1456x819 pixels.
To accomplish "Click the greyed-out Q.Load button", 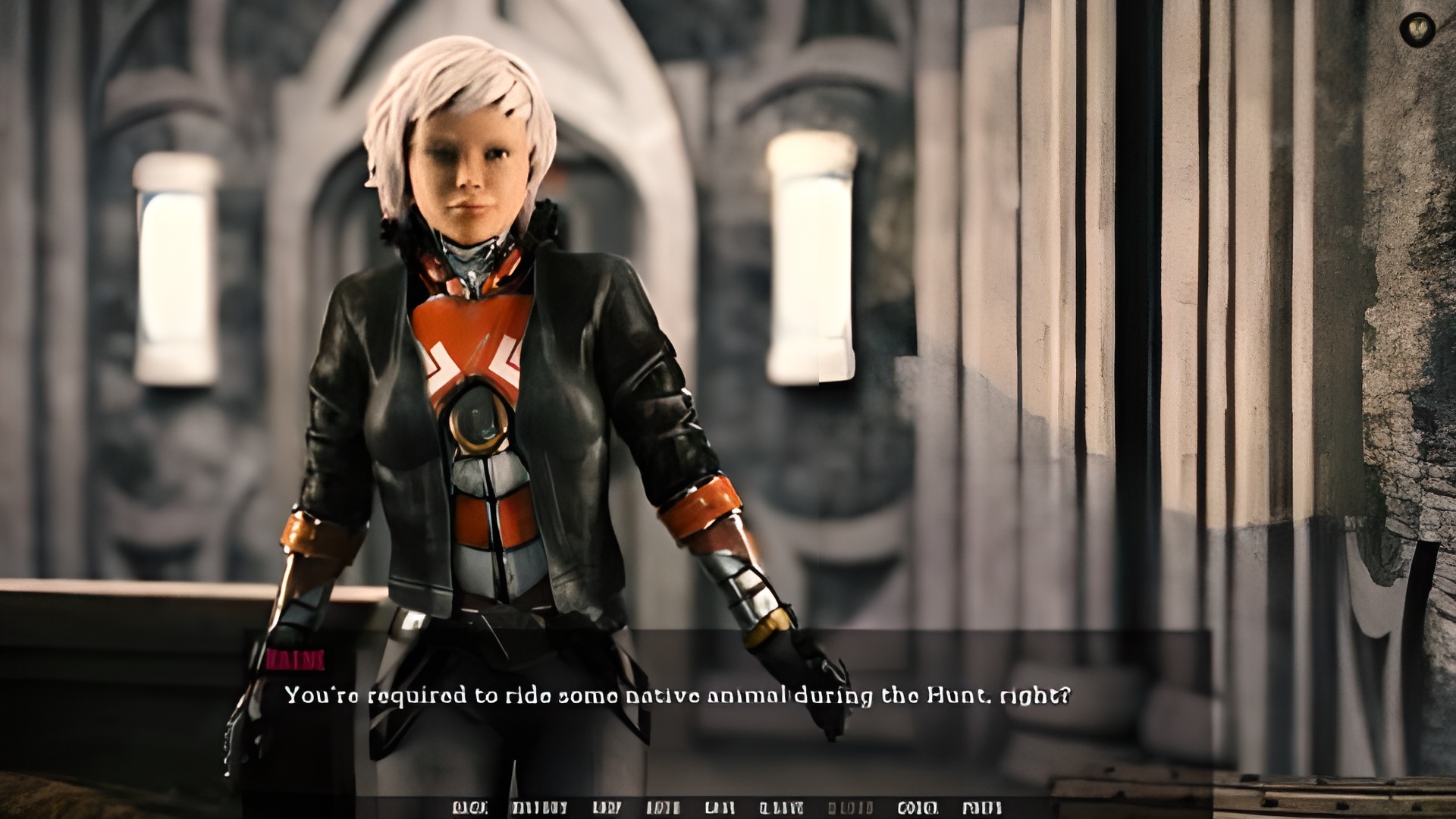I will coord(850,808).
